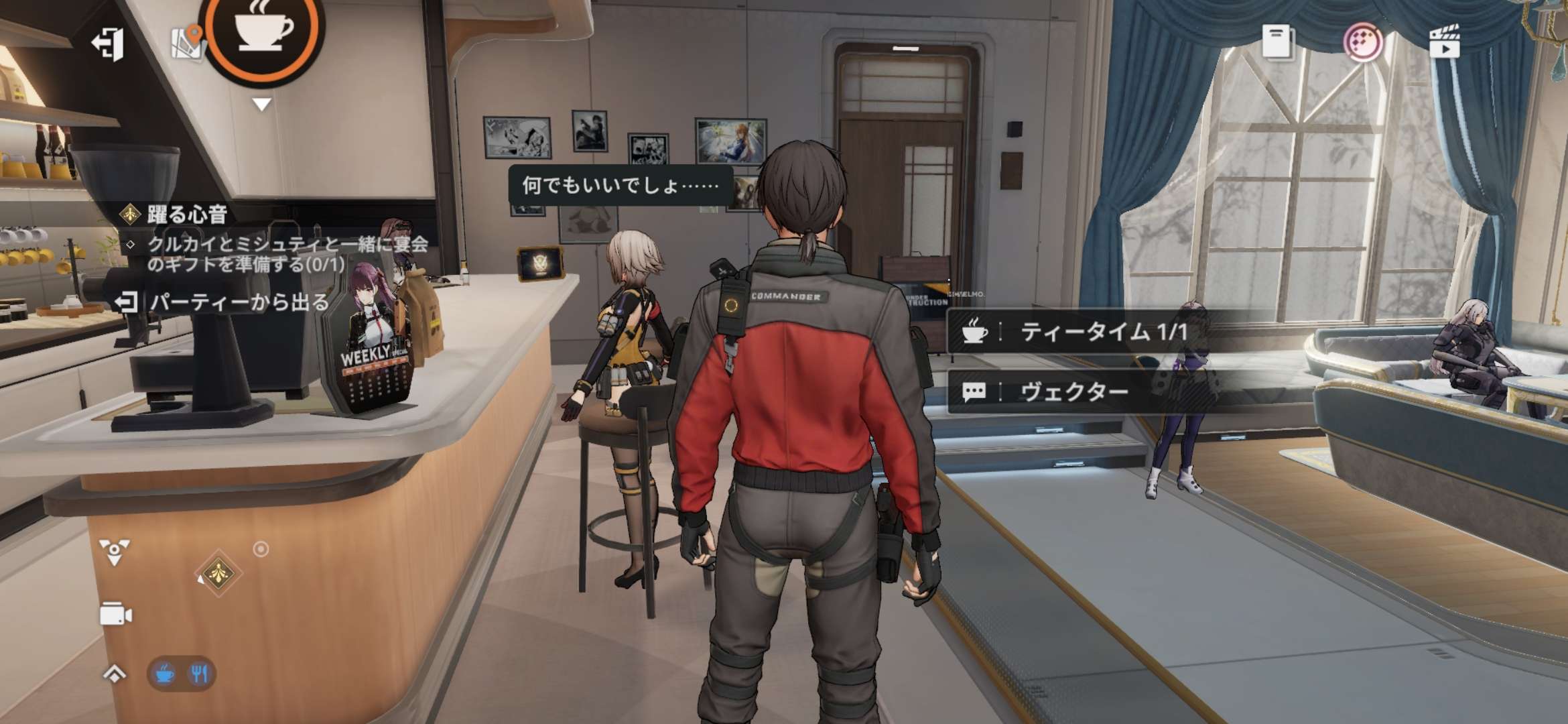Click the exit door icon
This screenshot has width=1568, height=724.
pyautogui.click(x=108, y=44)
